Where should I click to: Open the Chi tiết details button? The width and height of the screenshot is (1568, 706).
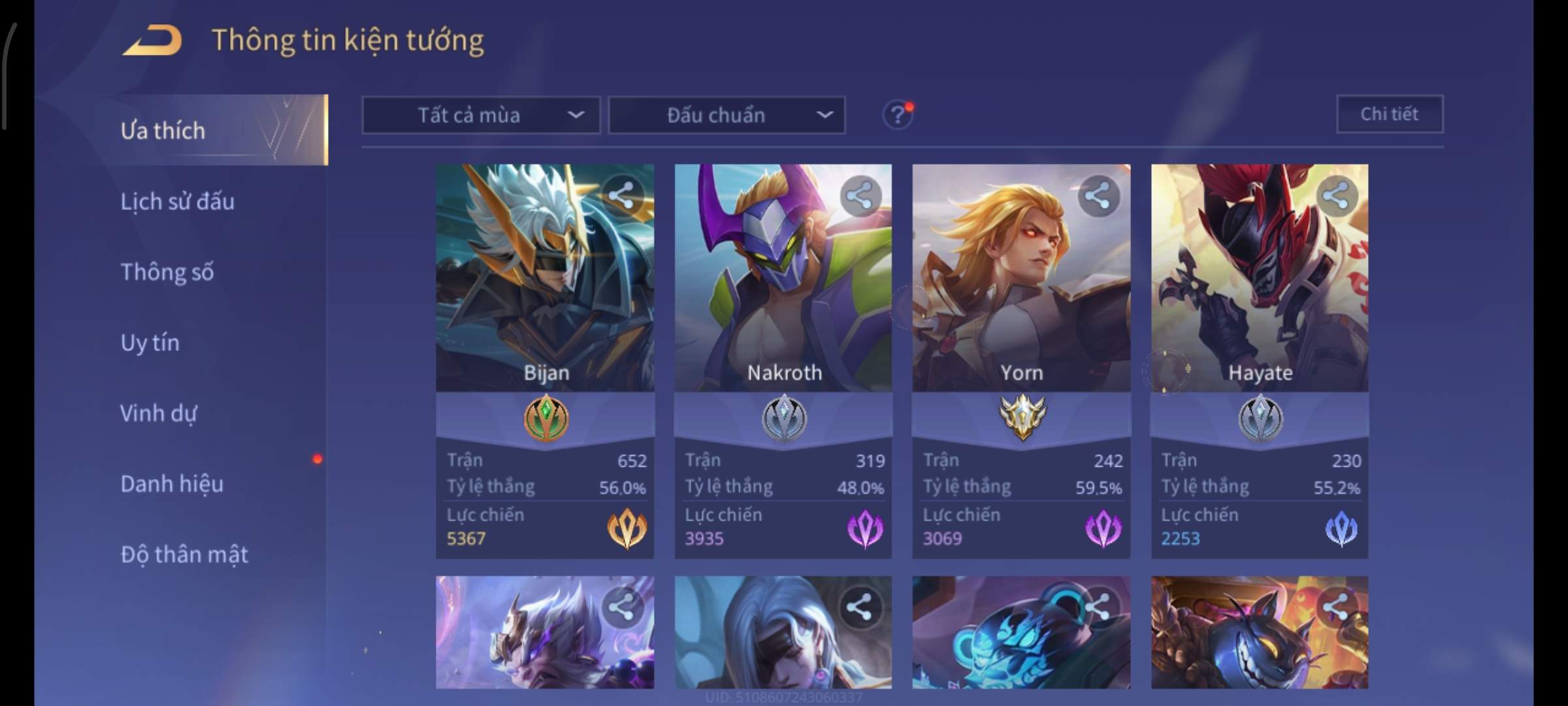[x=1389, y=114]
